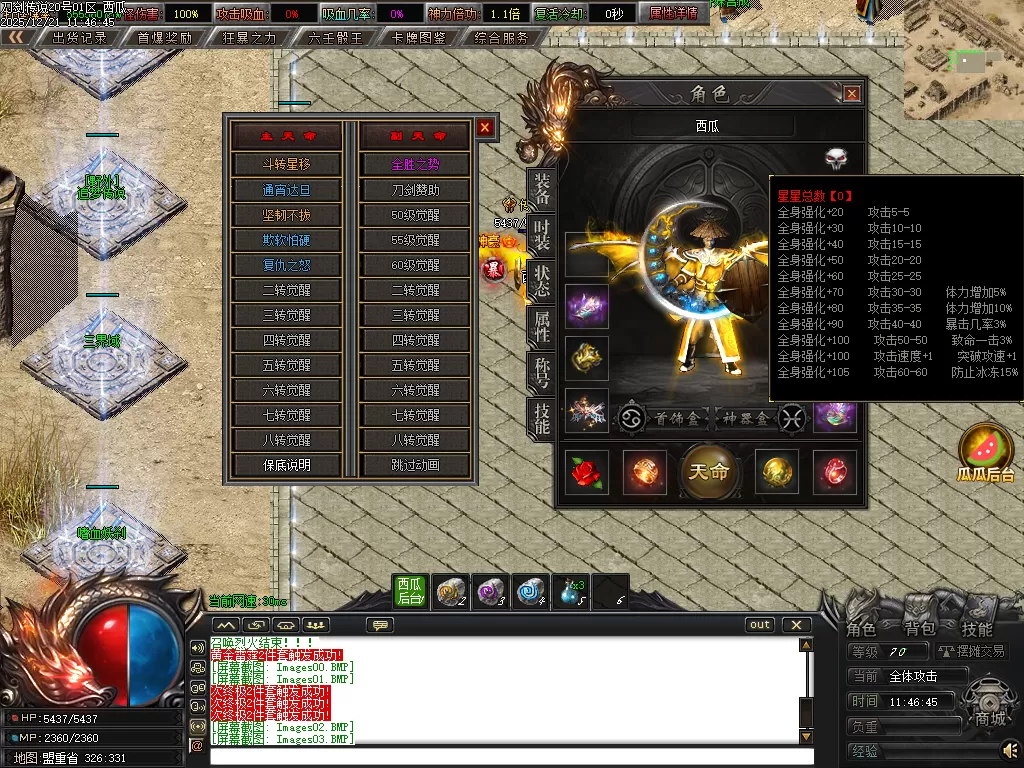Open the 商城 shop

coord(990,719)
